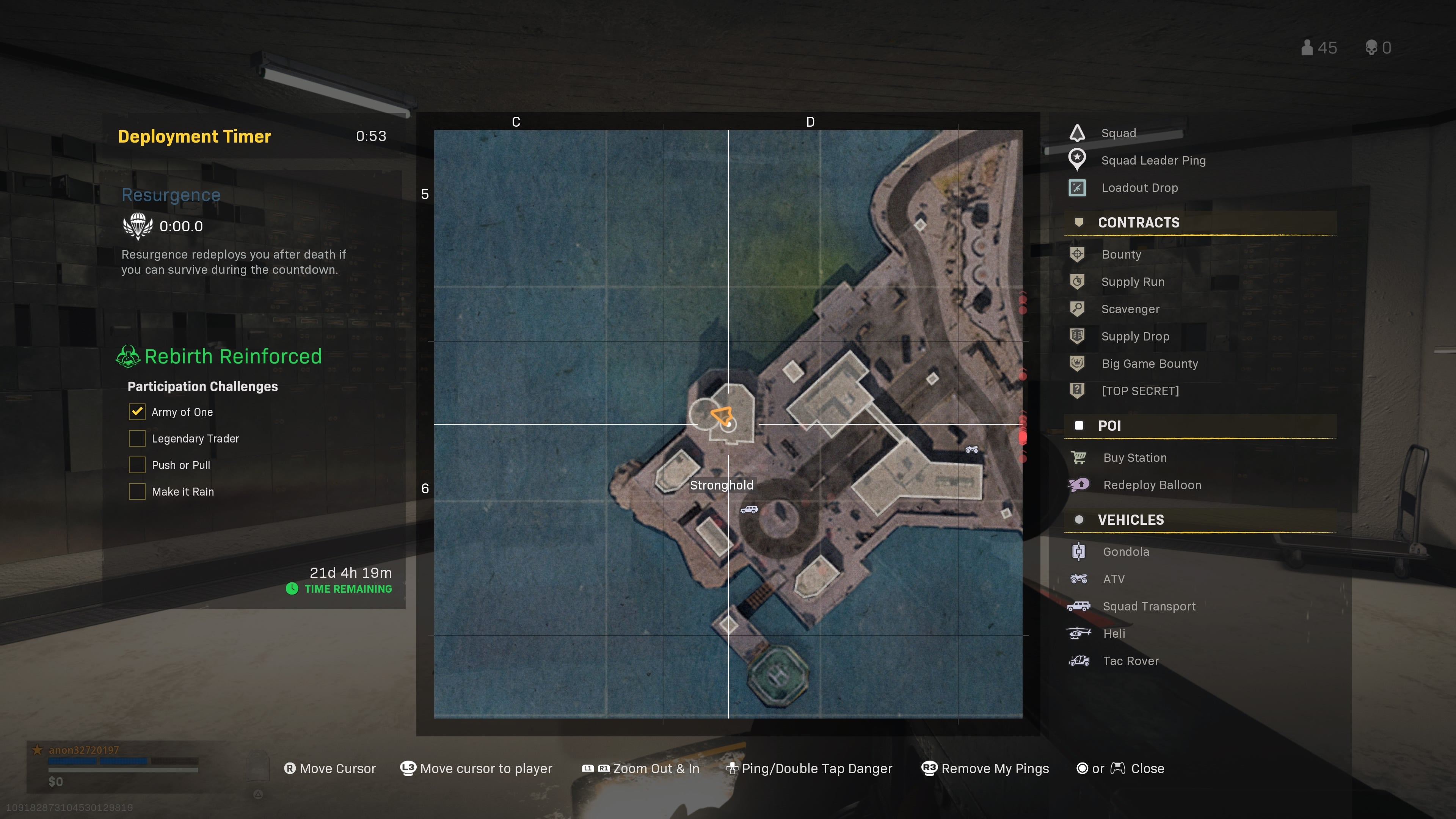Click the Close button

(x=1147, y=768)
